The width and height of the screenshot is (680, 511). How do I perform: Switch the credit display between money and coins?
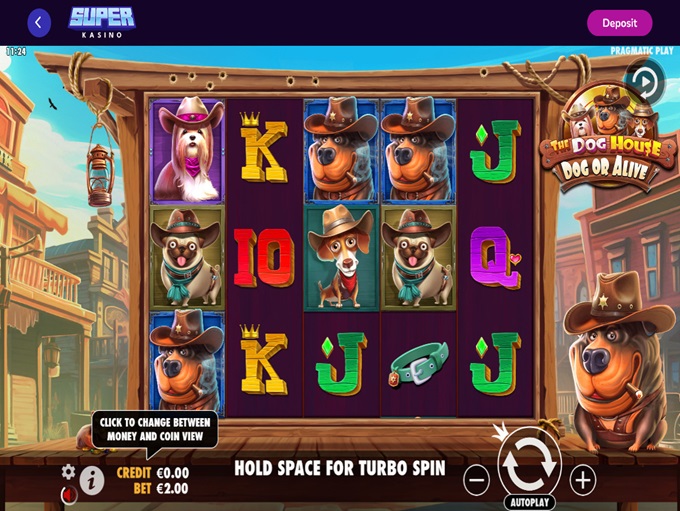[x=152, y=473]
